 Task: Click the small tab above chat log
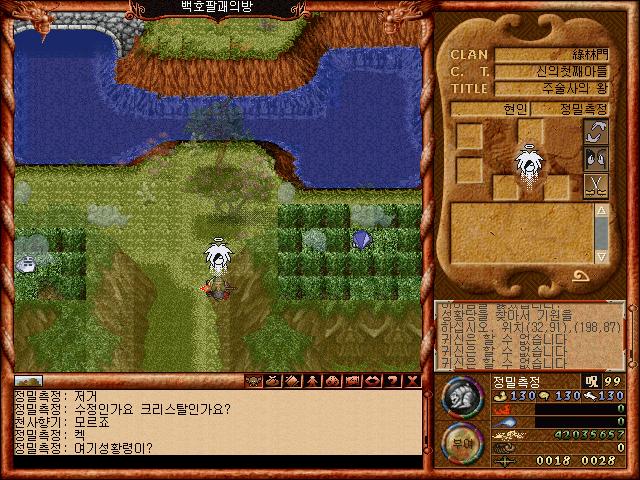tap(28, 381)
